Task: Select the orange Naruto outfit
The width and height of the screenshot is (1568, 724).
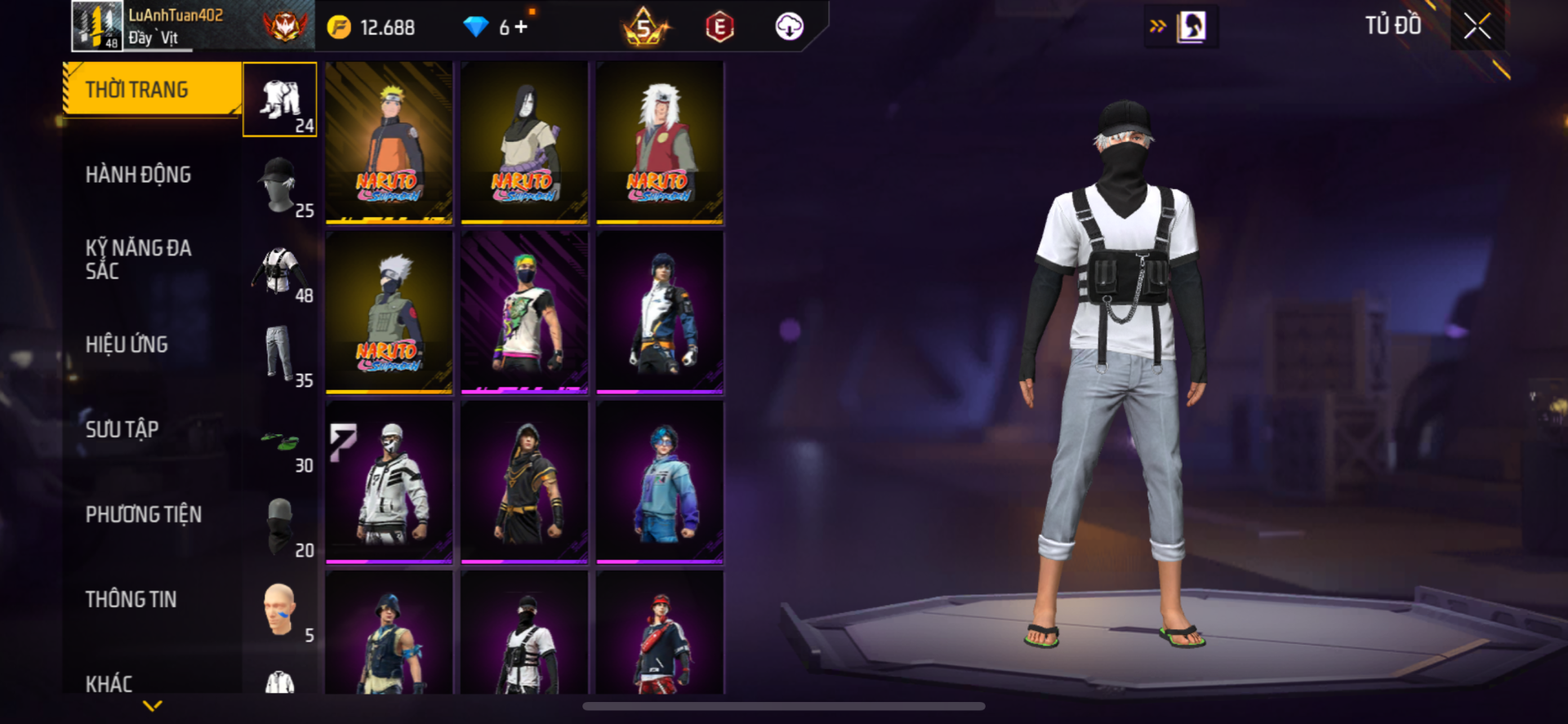Action: [389, 142]
